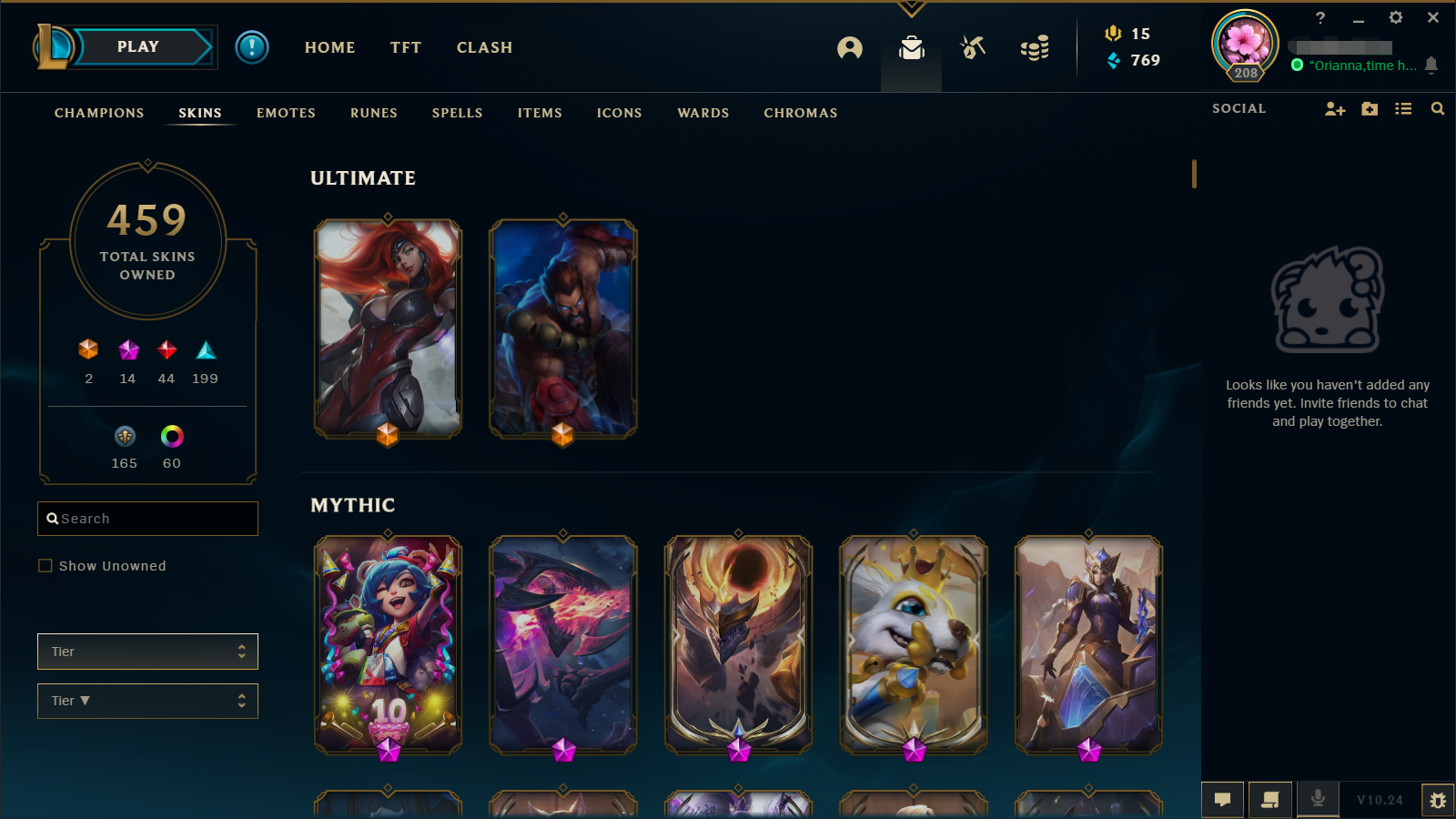Close the client window
The height and width of the screenshot is (819, 1456).
[x=1433, y=17]
